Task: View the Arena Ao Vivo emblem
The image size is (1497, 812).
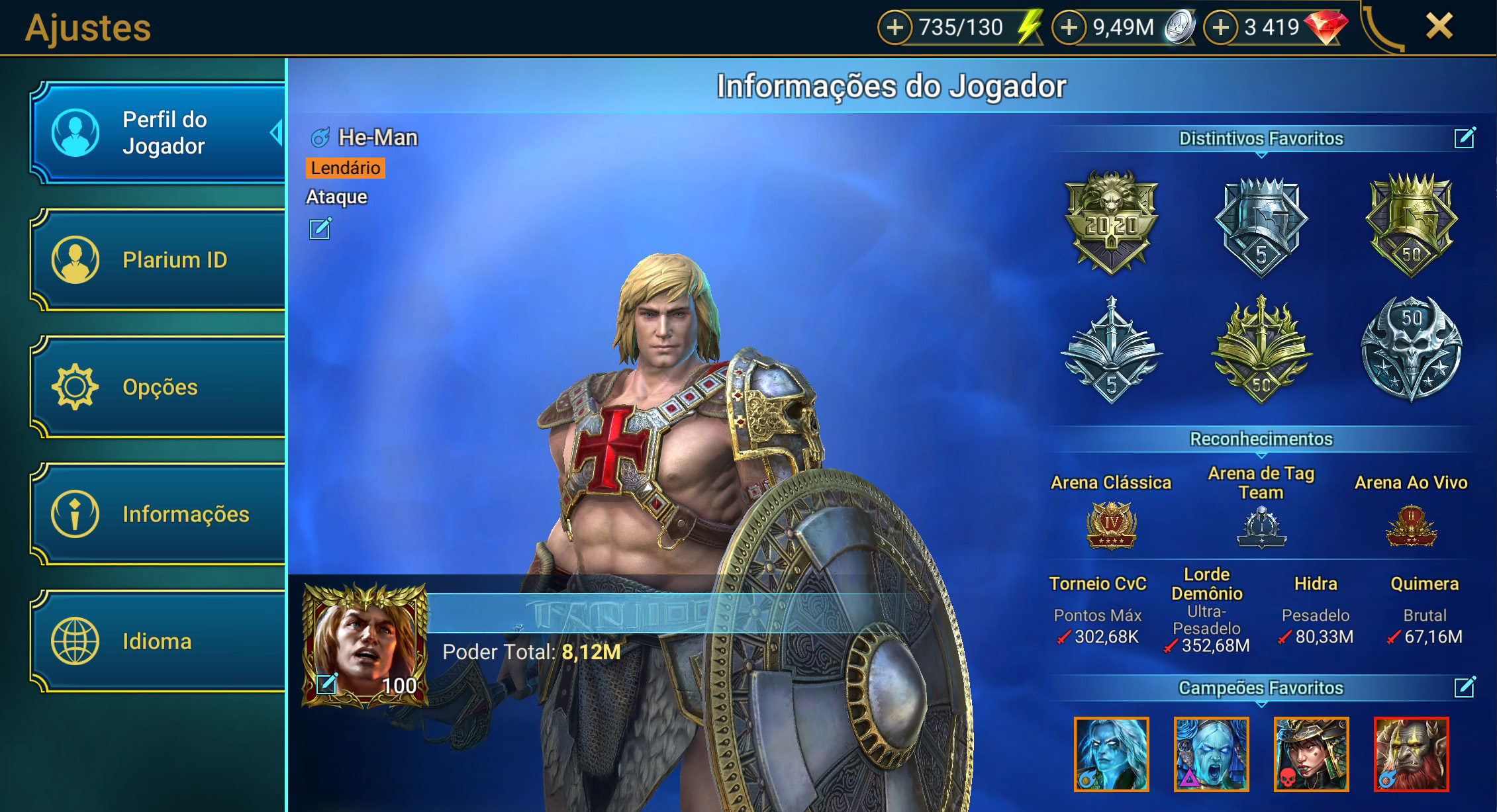Action: [x=1411, y=526]
